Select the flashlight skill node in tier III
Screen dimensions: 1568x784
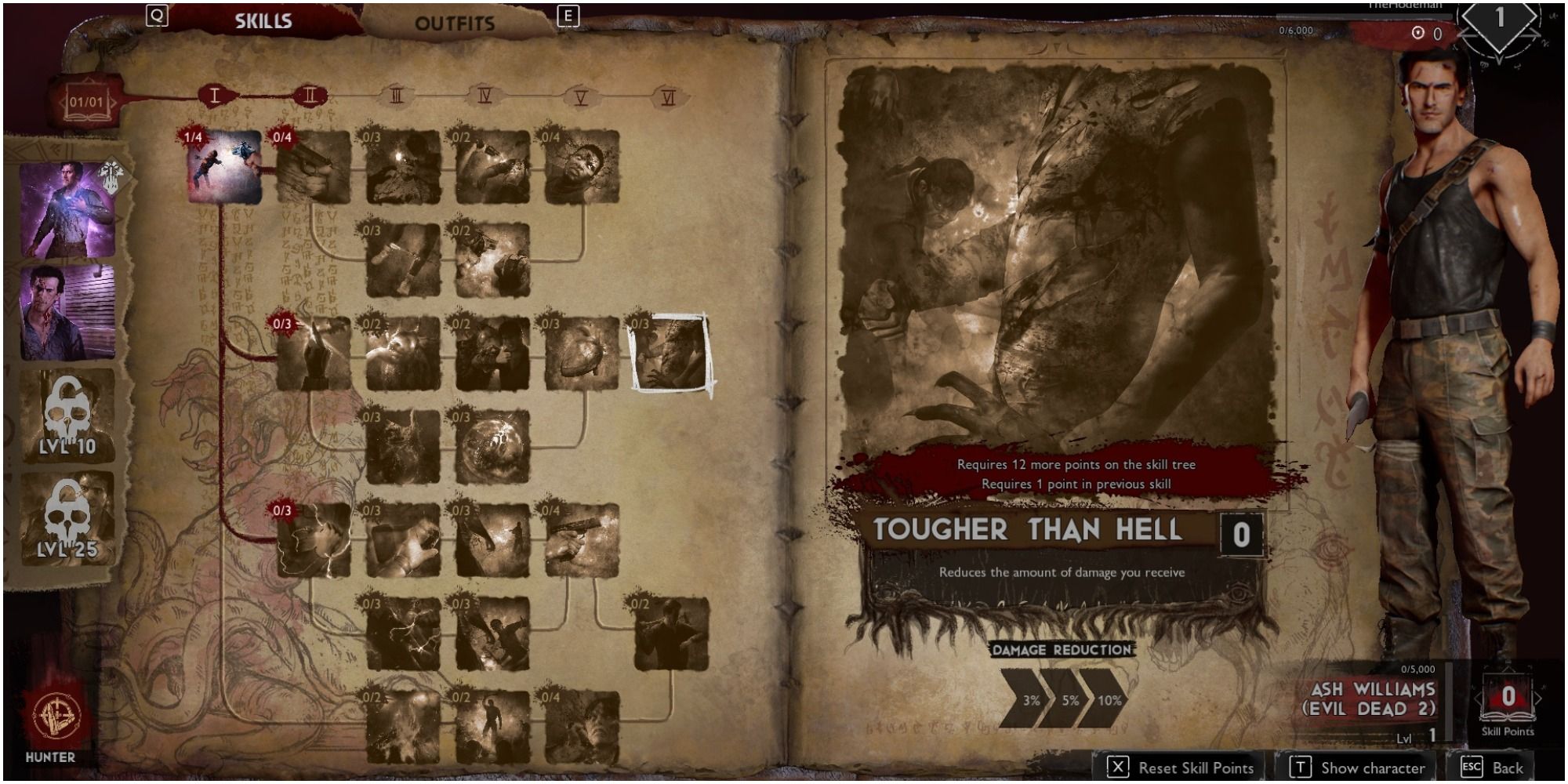click(400, 166)
